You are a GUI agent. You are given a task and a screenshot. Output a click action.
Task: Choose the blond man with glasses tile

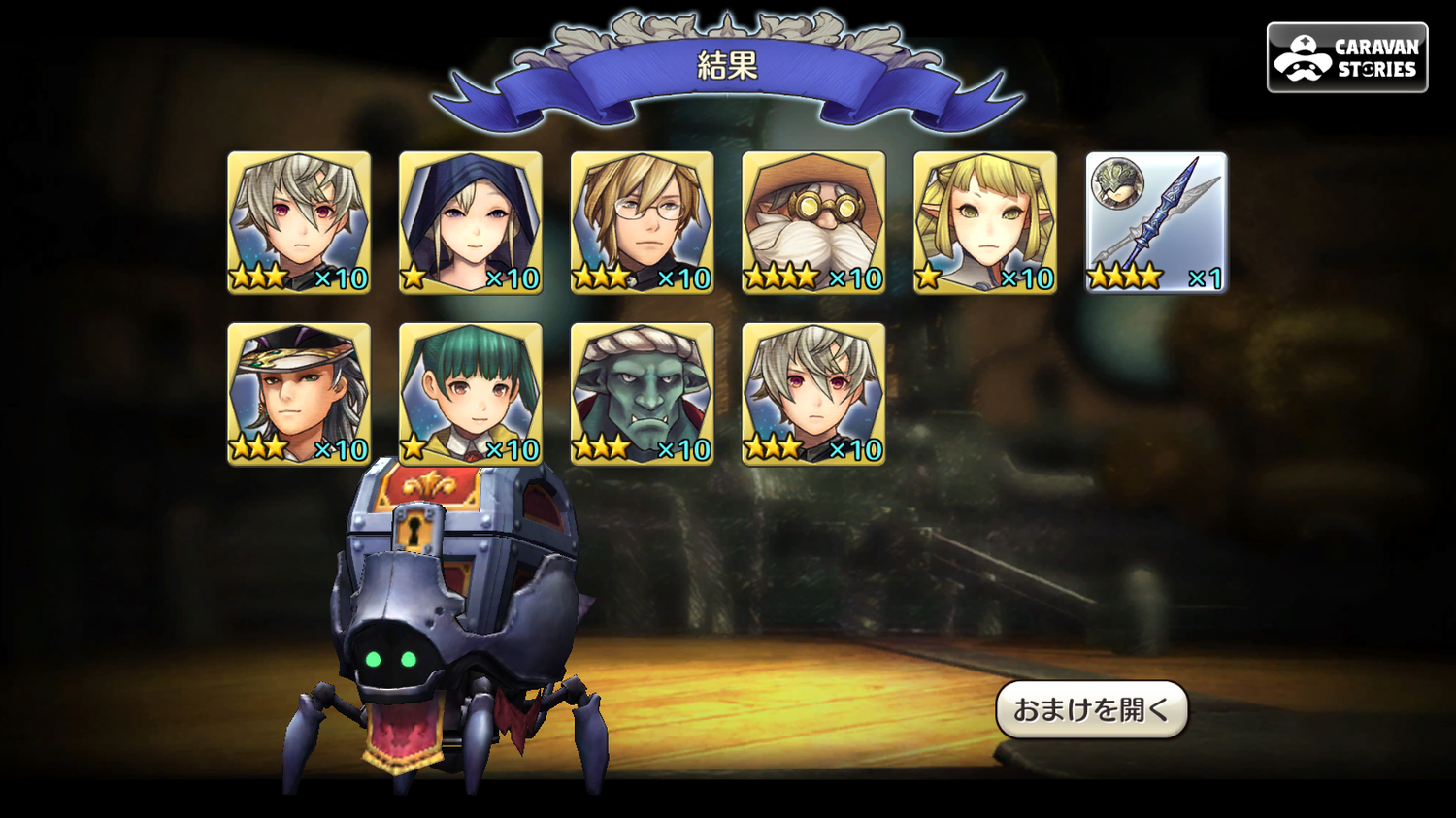(643, 222)
